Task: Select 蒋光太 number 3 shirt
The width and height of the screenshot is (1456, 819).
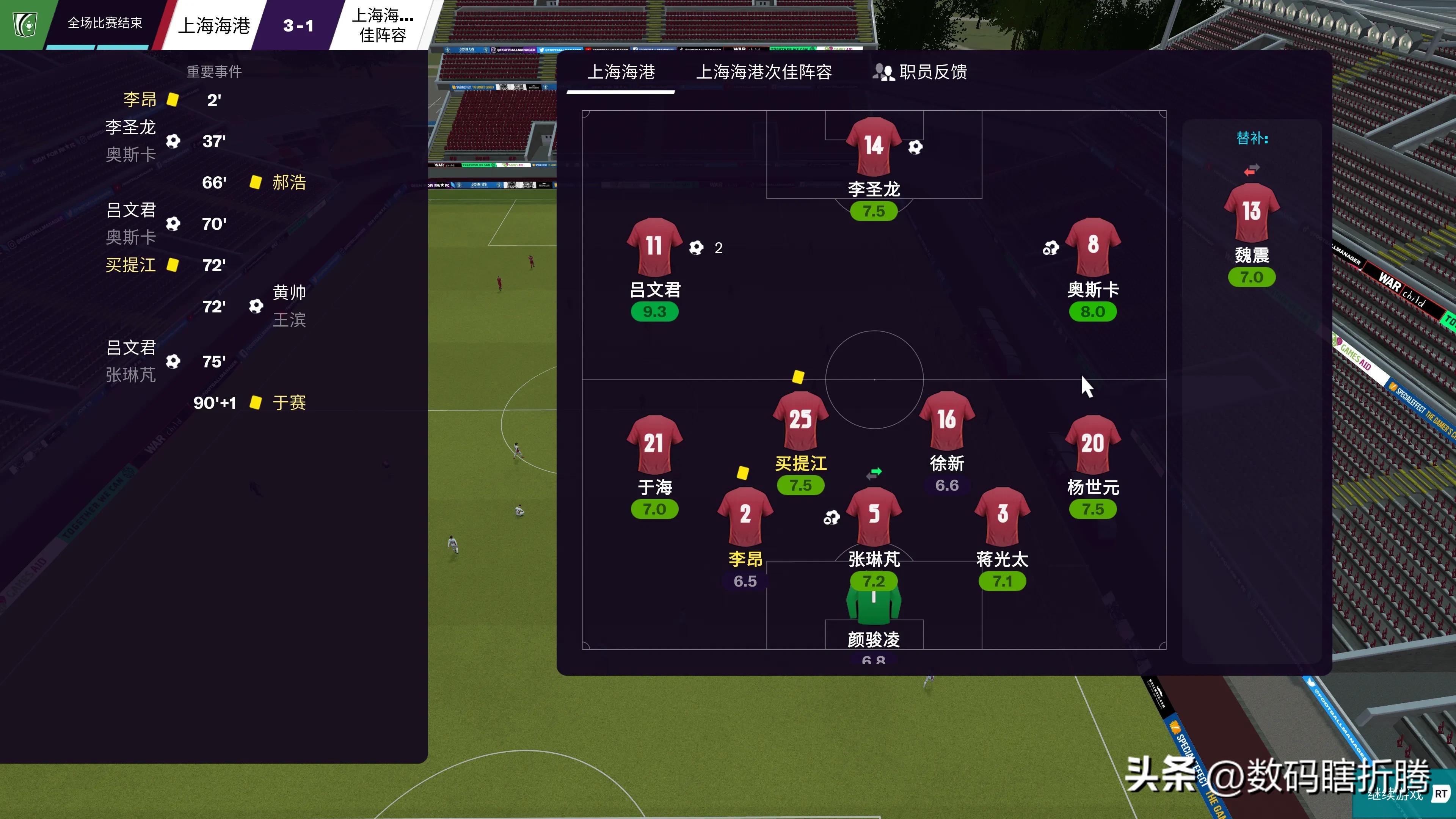Action: tap(1002, 516)
